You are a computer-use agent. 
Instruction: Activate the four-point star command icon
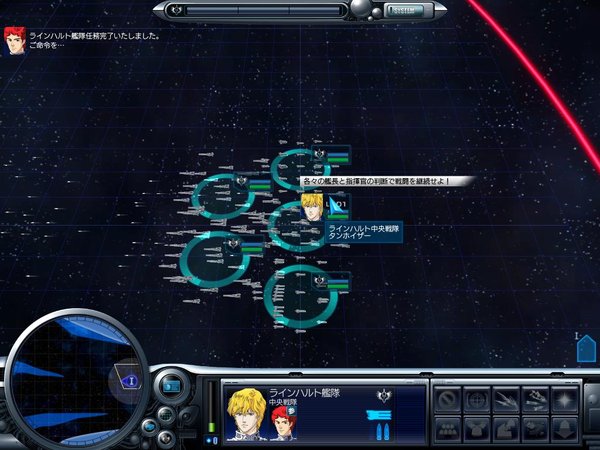click(x=565, y=400)
